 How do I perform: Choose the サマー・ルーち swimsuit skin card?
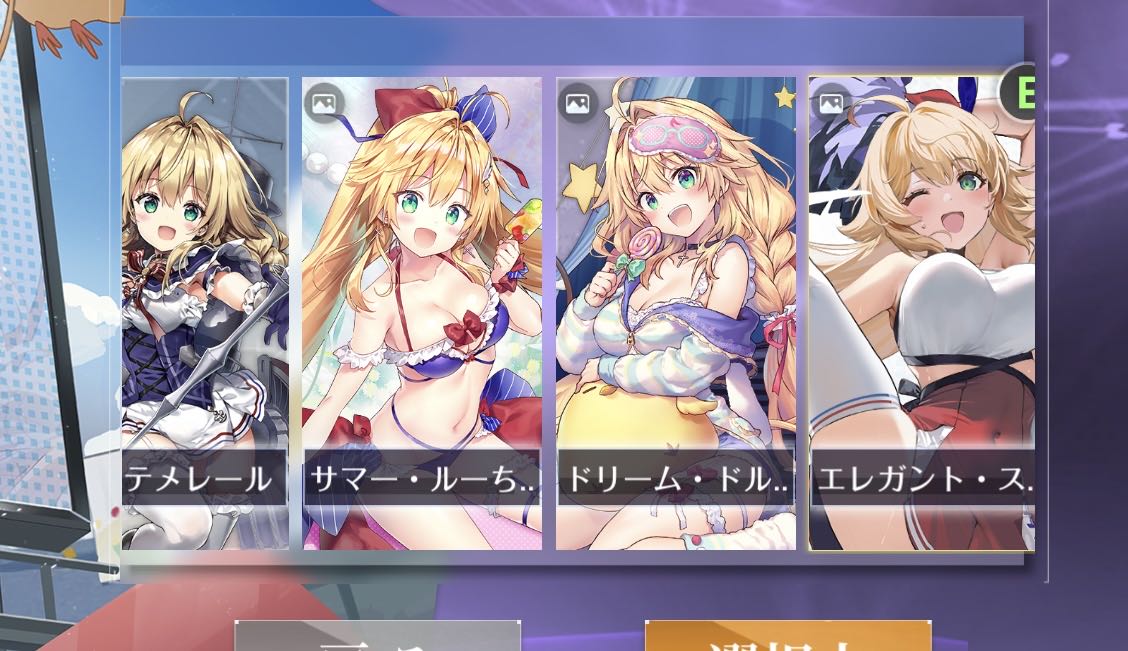pos(422,312)
